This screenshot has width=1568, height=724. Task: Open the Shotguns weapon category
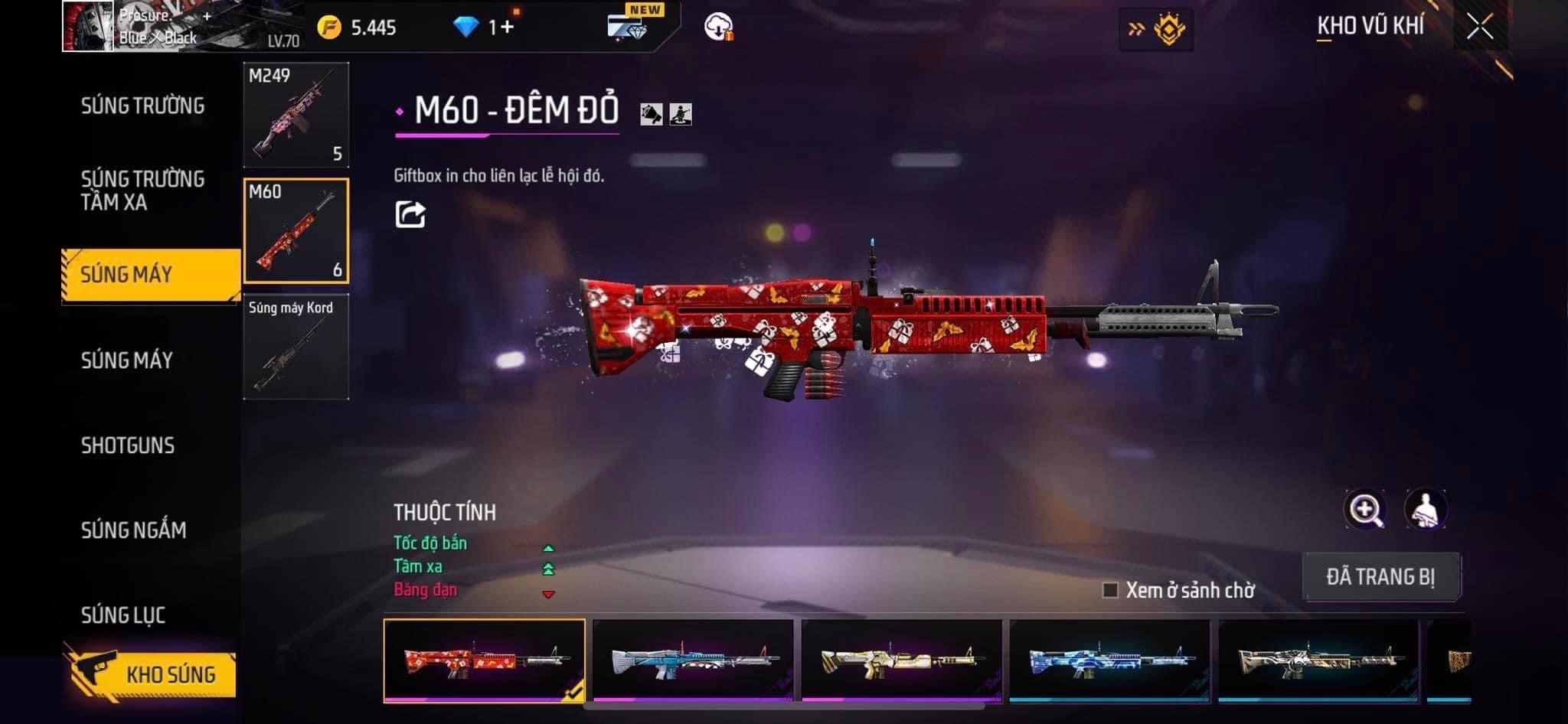(x=128, y=445)
